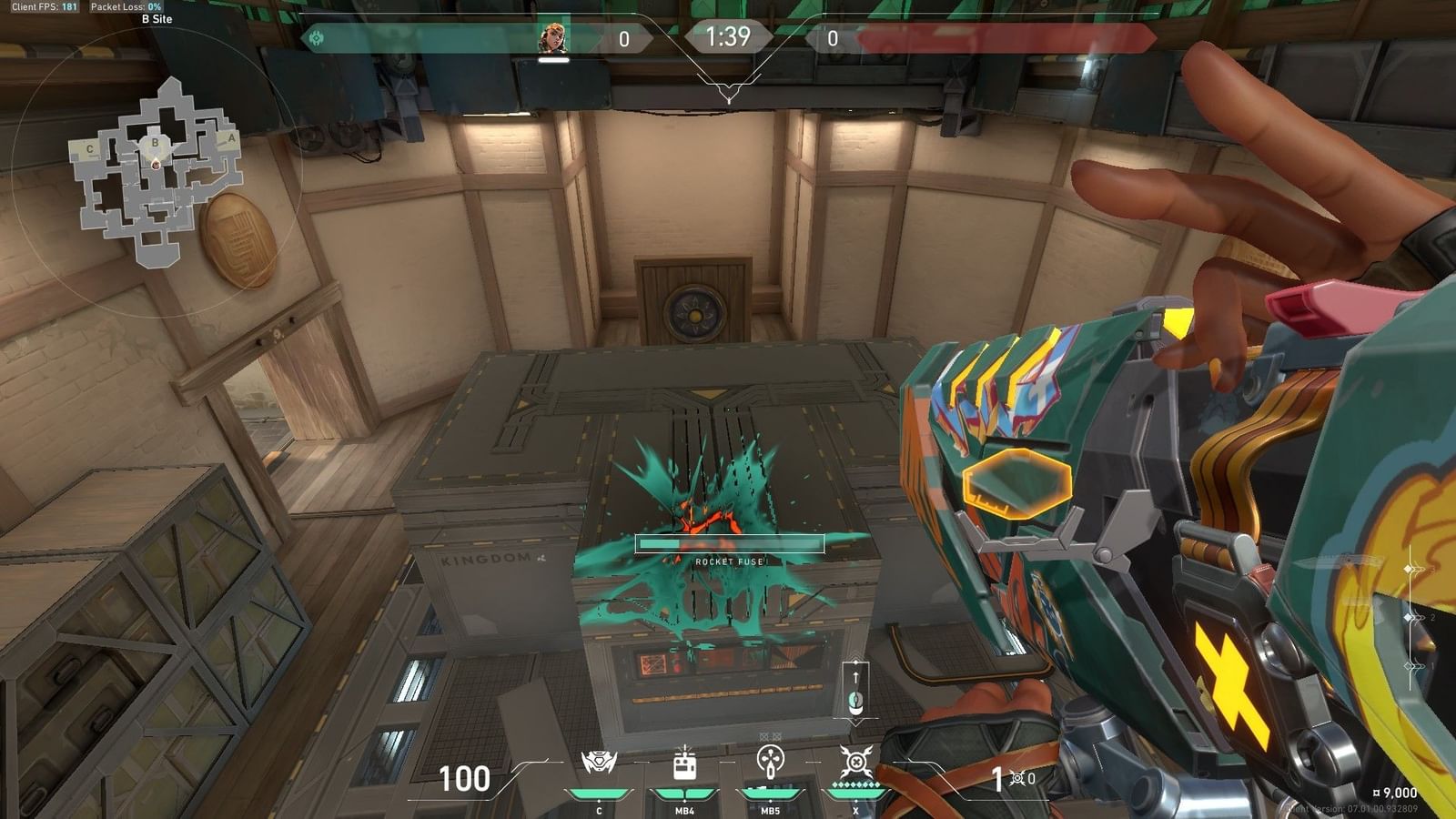Select the Boom Bot ability icon
The width and height of the screenshot is (1456, 819).
(600, 761)
